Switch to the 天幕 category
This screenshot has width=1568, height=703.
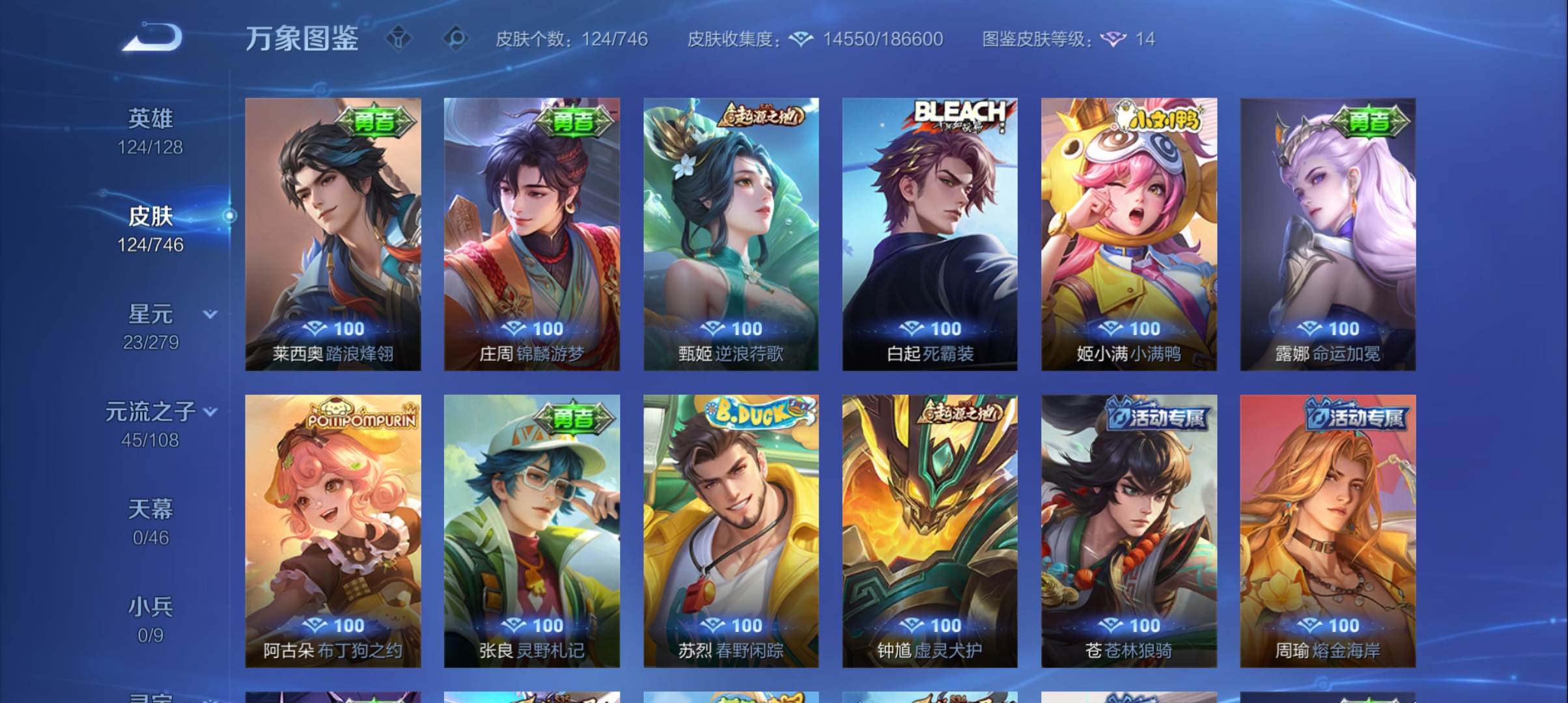152,510
